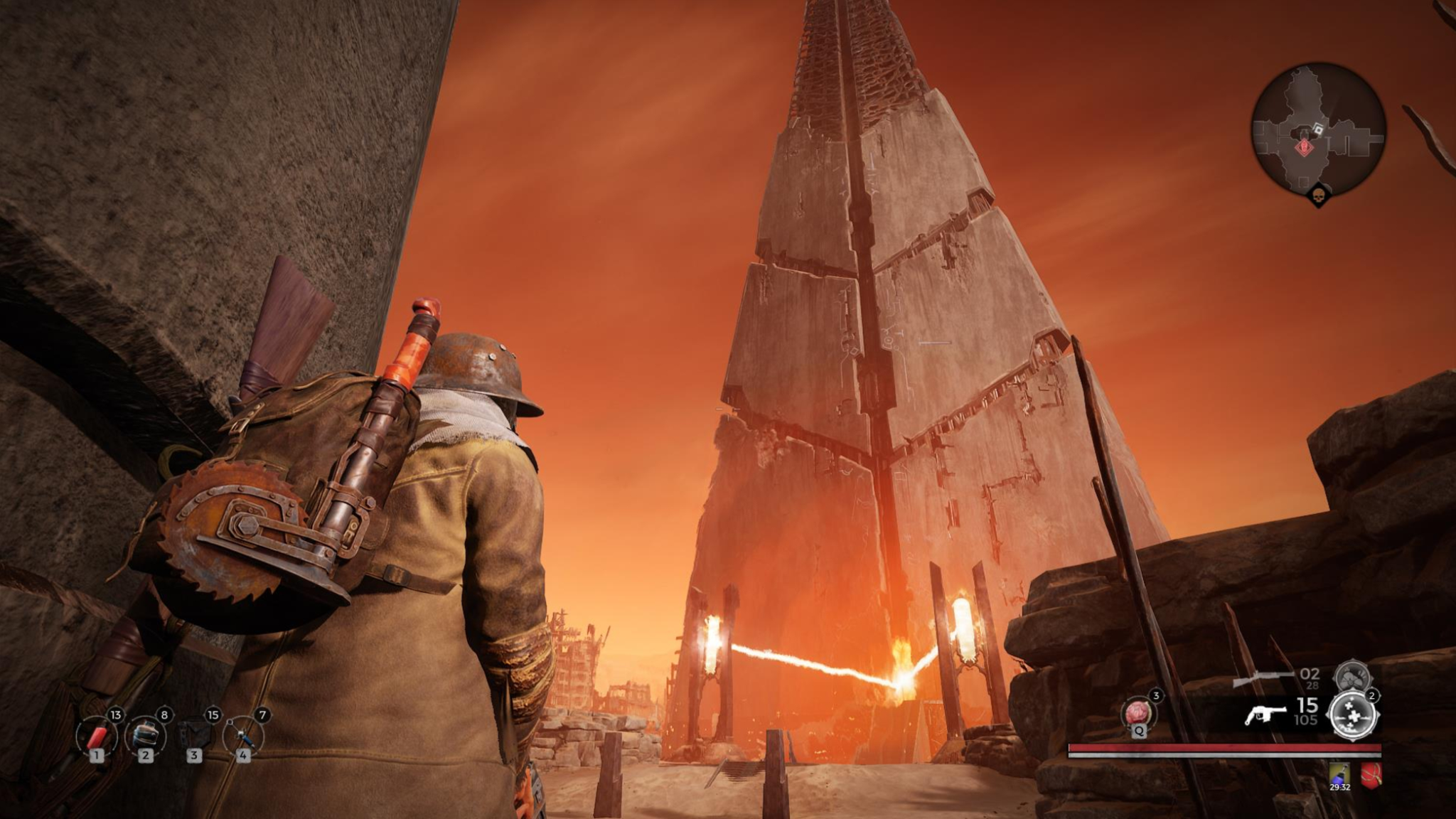Screen dimensions: 1456x819
Task: Select the blue-handled tool in quick slot 4
Action: pyautogui.click(x=243, y=734)
